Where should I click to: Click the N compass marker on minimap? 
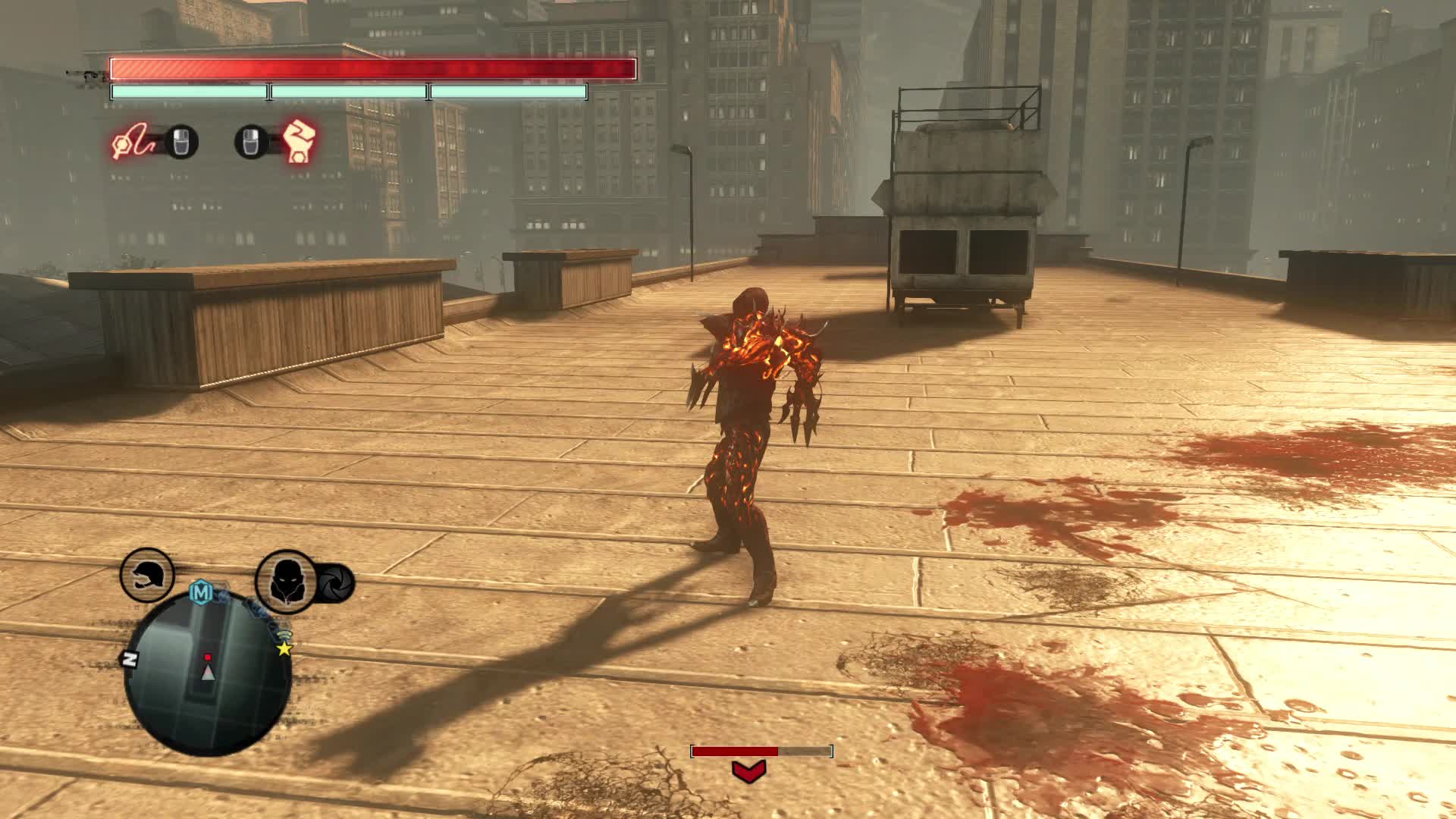(130, 660)
